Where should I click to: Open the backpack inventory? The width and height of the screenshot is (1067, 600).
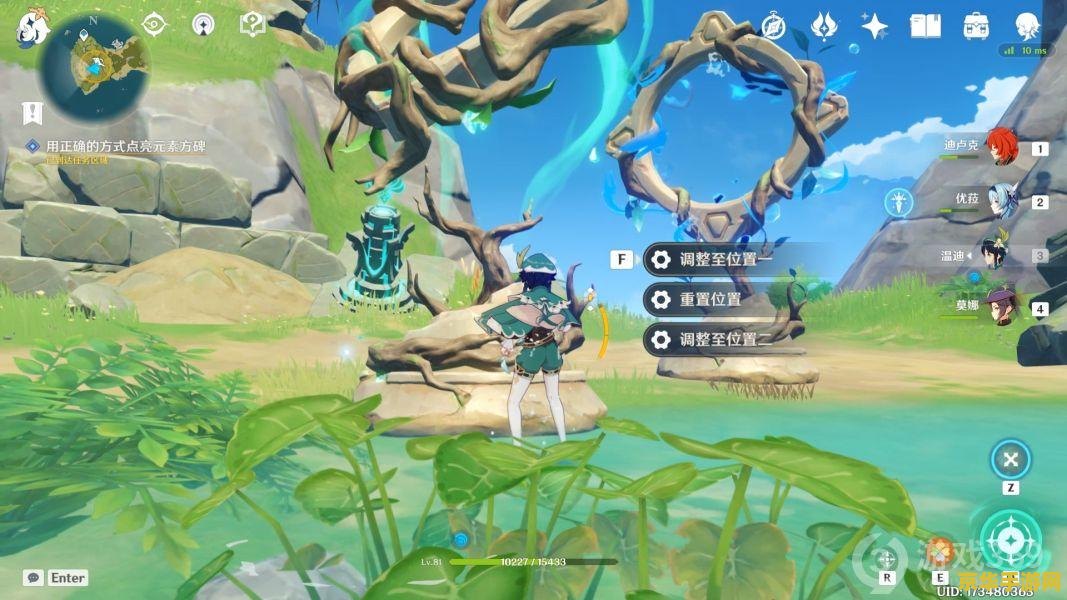(976, 26)
